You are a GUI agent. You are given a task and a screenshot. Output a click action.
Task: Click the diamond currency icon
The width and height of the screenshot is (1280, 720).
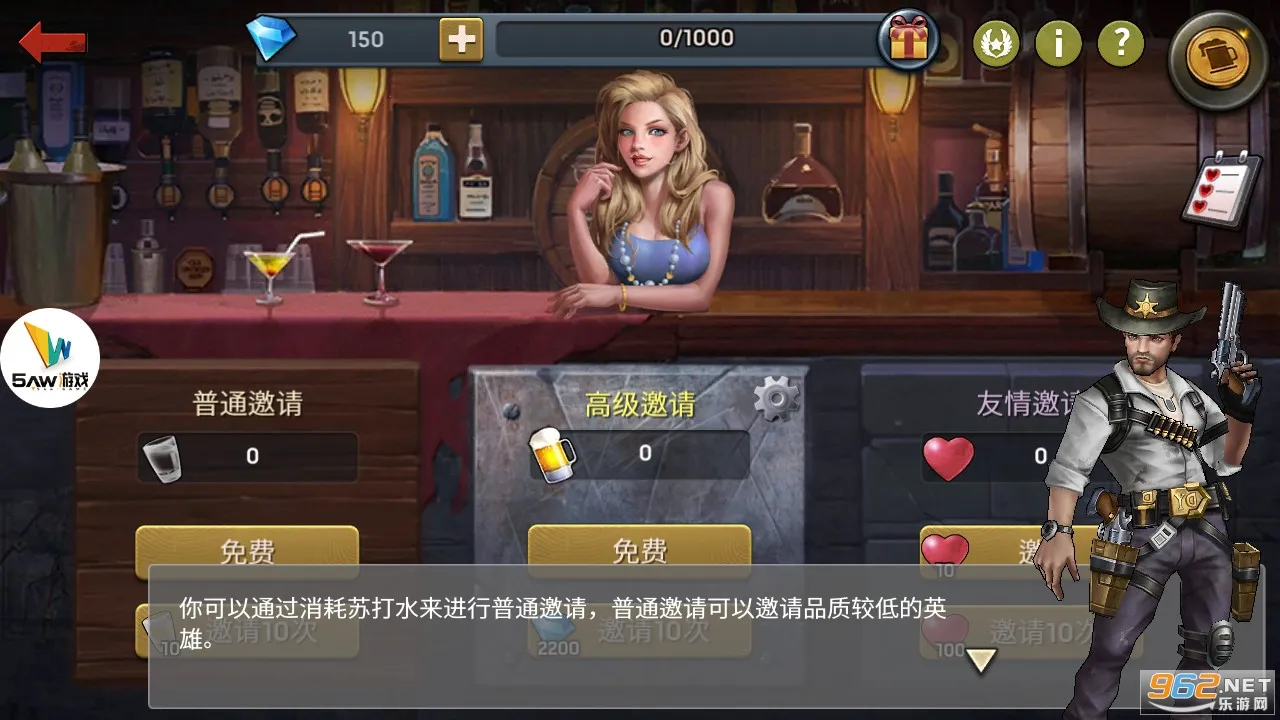point(272,36)
